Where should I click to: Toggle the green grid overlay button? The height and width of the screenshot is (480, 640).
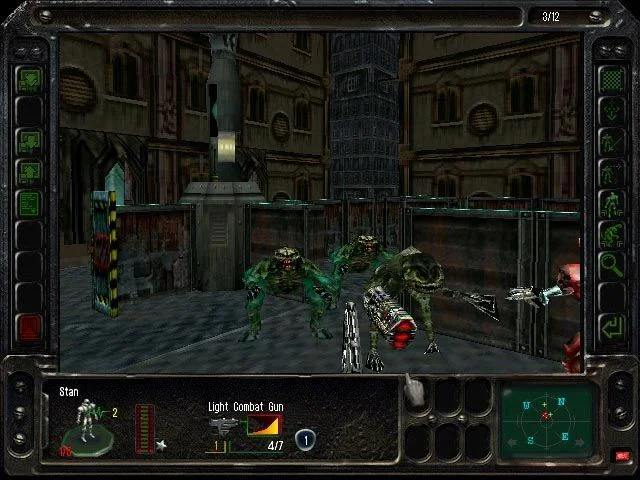[x=610, y=77]
